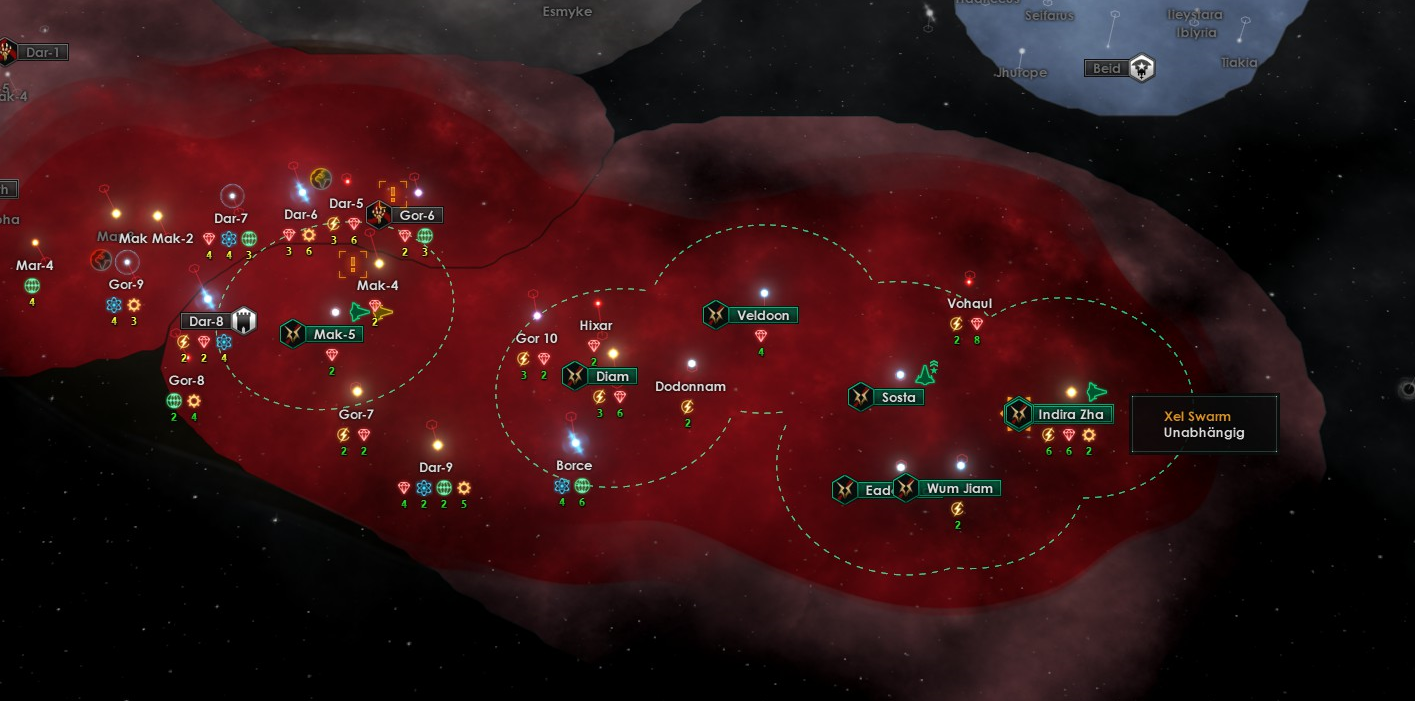Image resolution: width=1415 pixels, height=707 pixels.
Task: Select the green fleet icon above Sosta
Action: coord(927,373)
